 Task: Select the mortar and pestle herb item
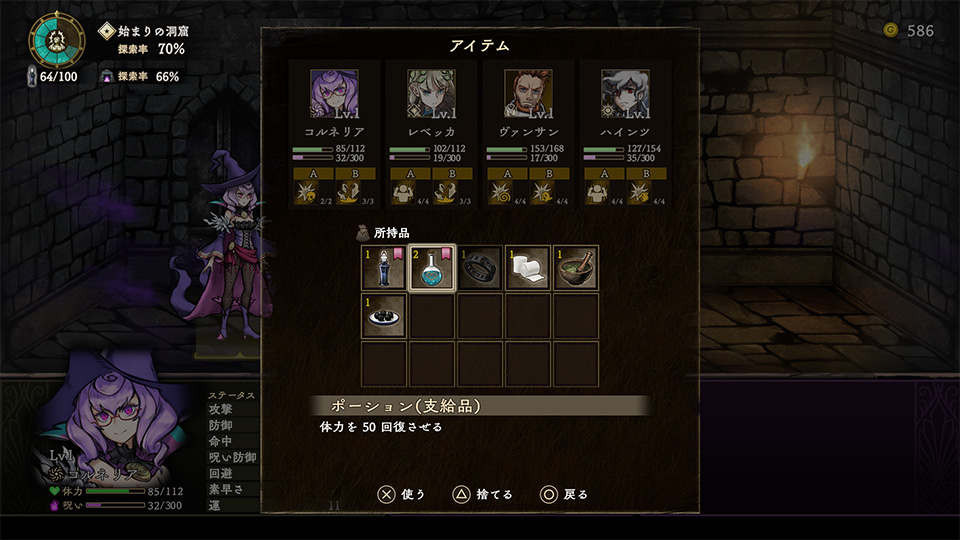coord(576,268)
